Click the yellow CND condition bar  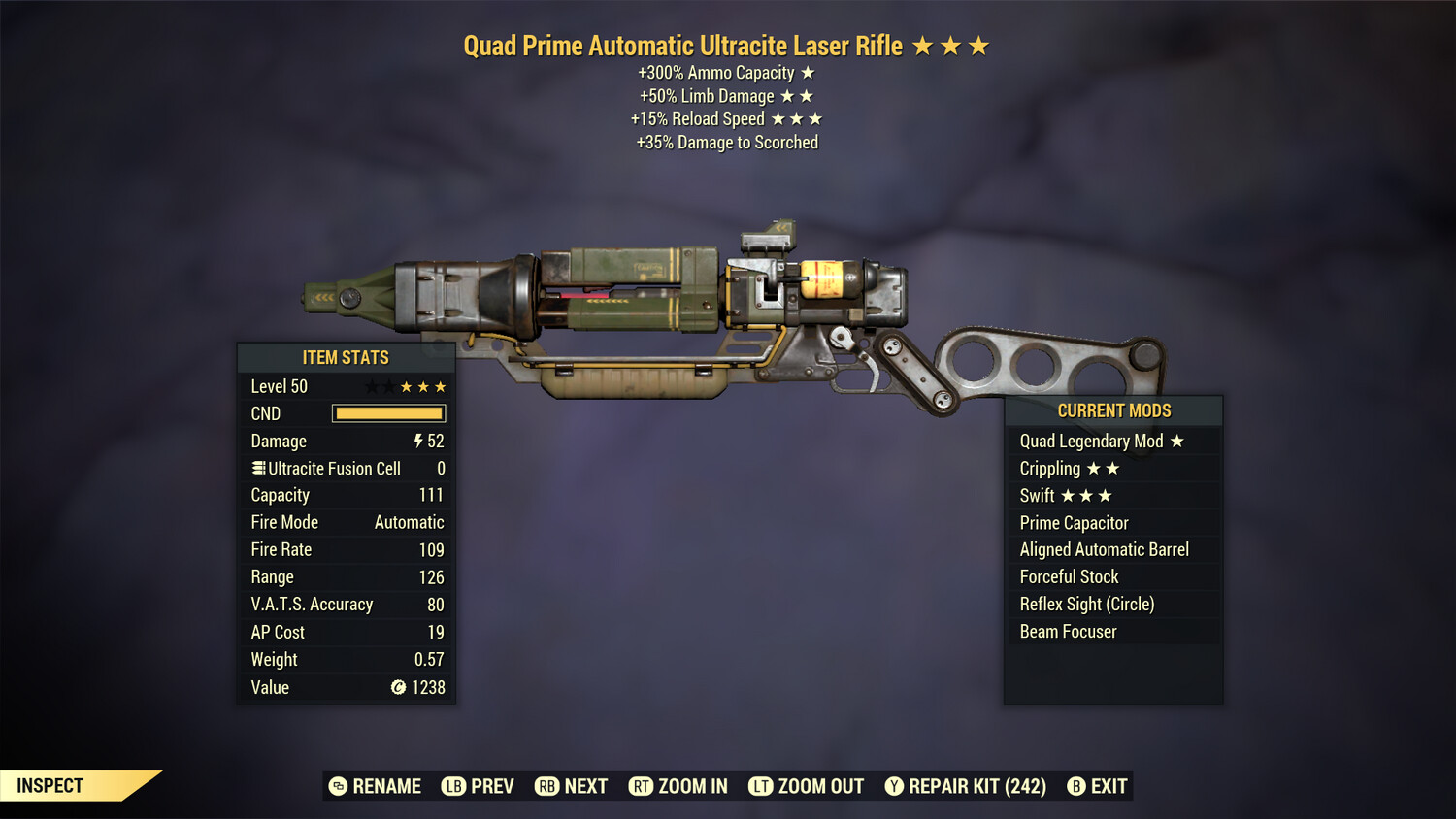pos(388,413)
